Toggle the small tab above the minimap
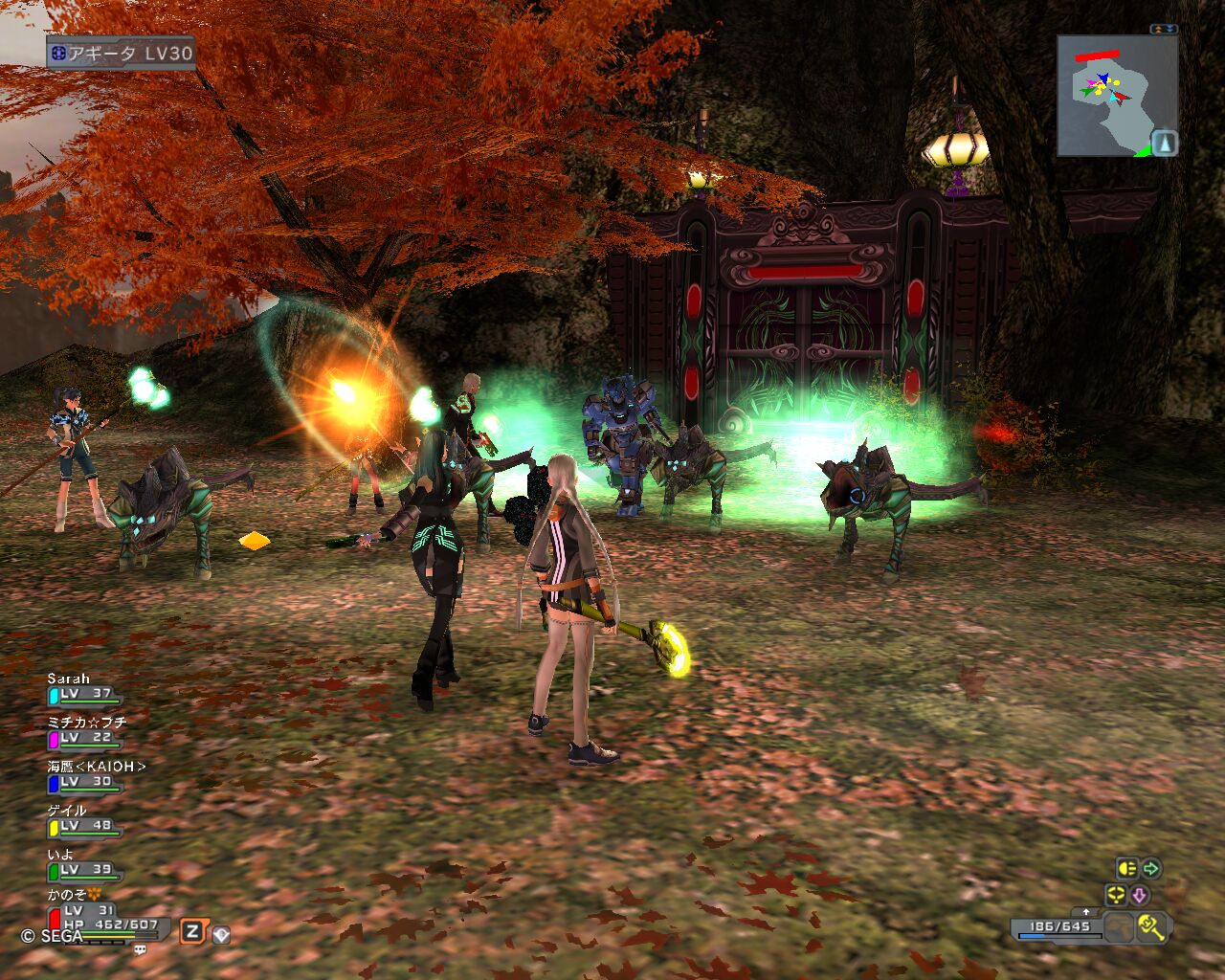The height and width of the screenshot is (980, 1225). 1164,30
